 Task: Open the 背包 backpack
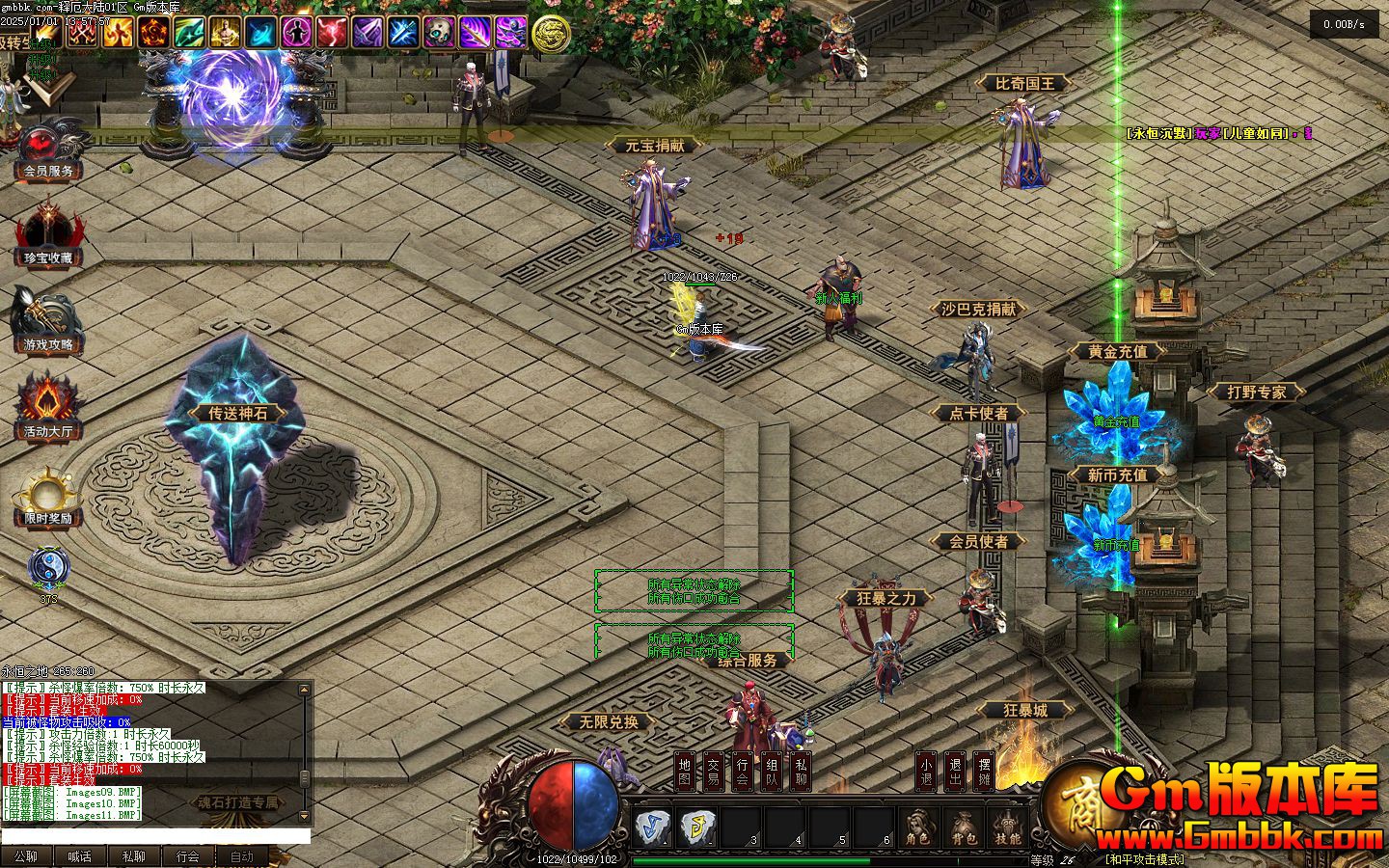point(963,827)
